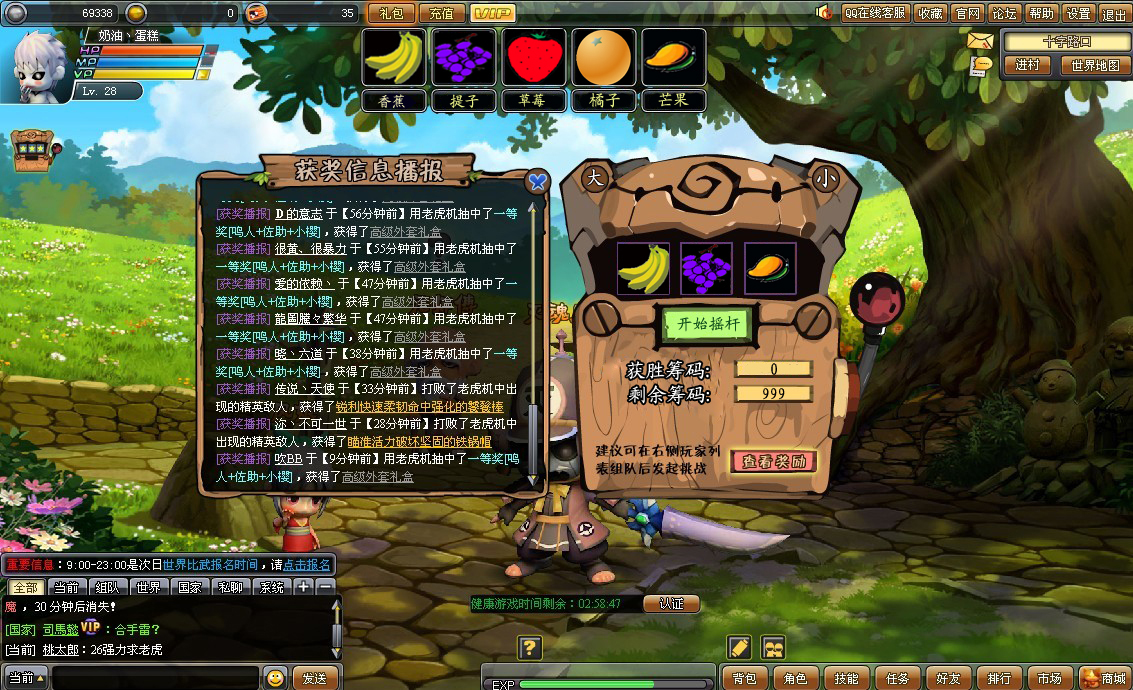The width and height of the screenshot is (1133, 690).
Task: Select the 小 bet button
Action: (824, 178)
